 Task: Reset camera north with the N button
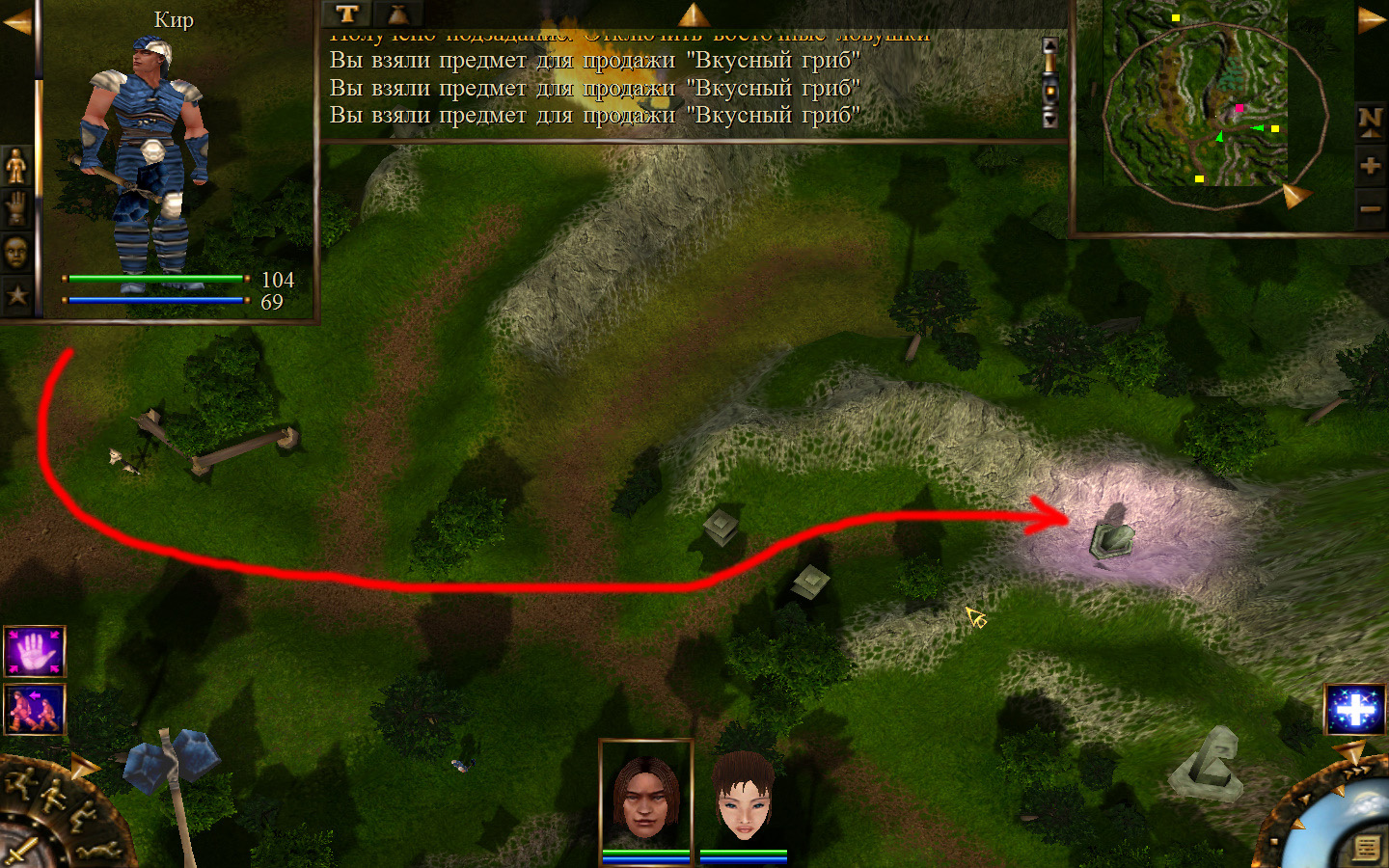pos(1370,120)
